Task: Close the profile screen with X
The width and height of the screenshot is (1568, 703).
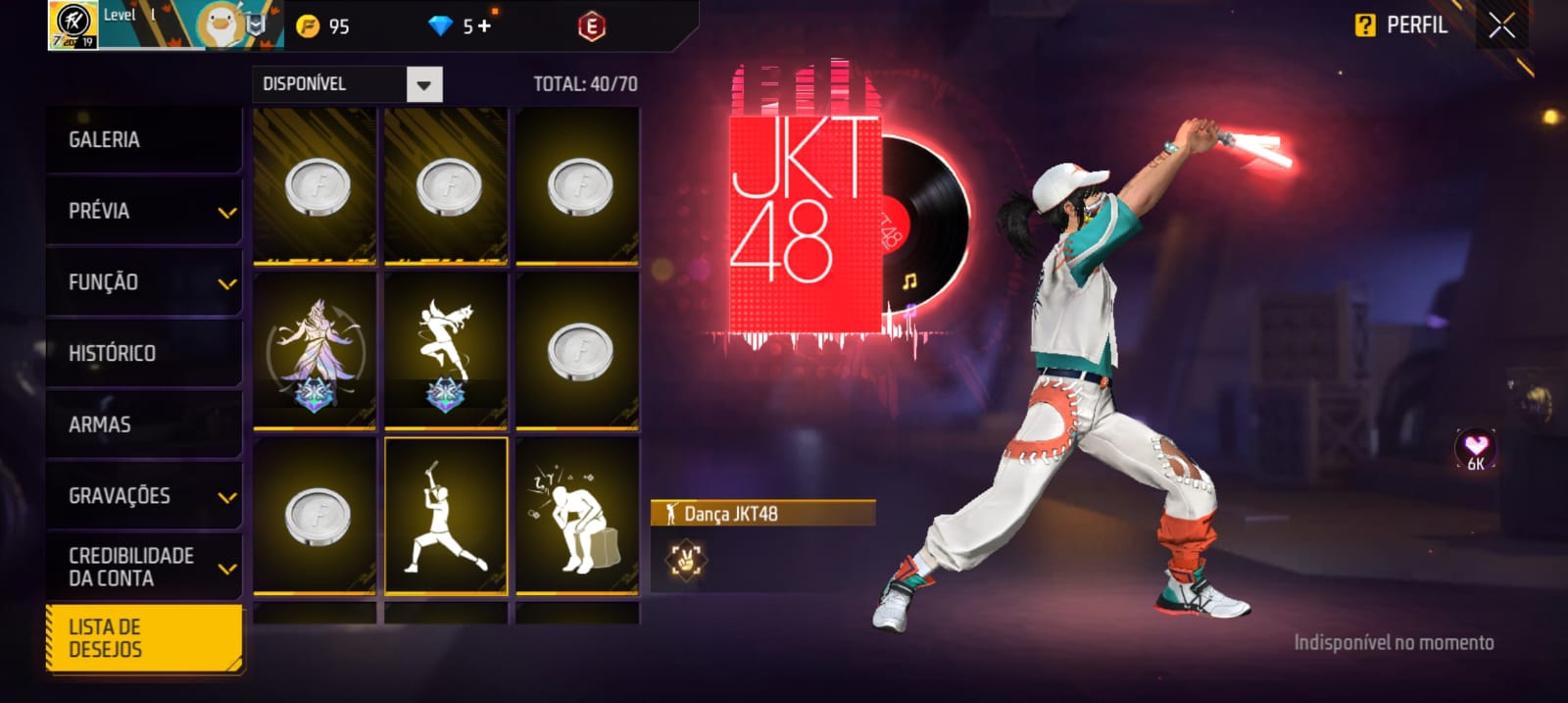Action: pos(1501,25)
